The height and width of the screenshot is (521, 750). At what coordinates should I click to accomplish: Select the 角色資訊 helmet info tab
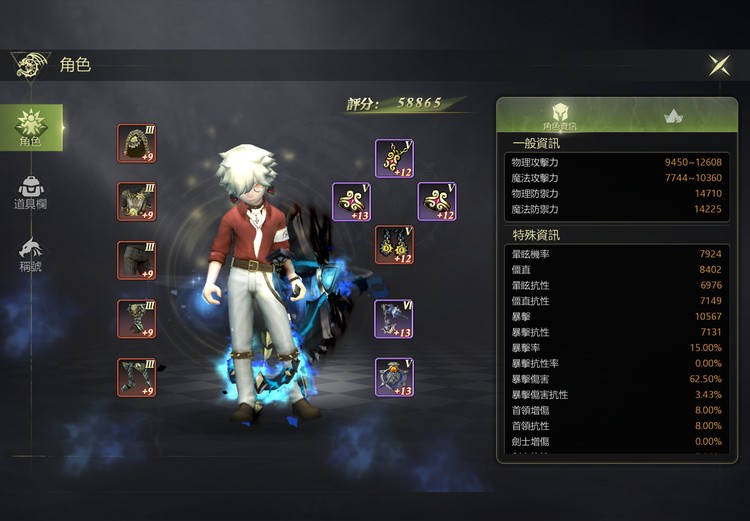pos(560,115)
